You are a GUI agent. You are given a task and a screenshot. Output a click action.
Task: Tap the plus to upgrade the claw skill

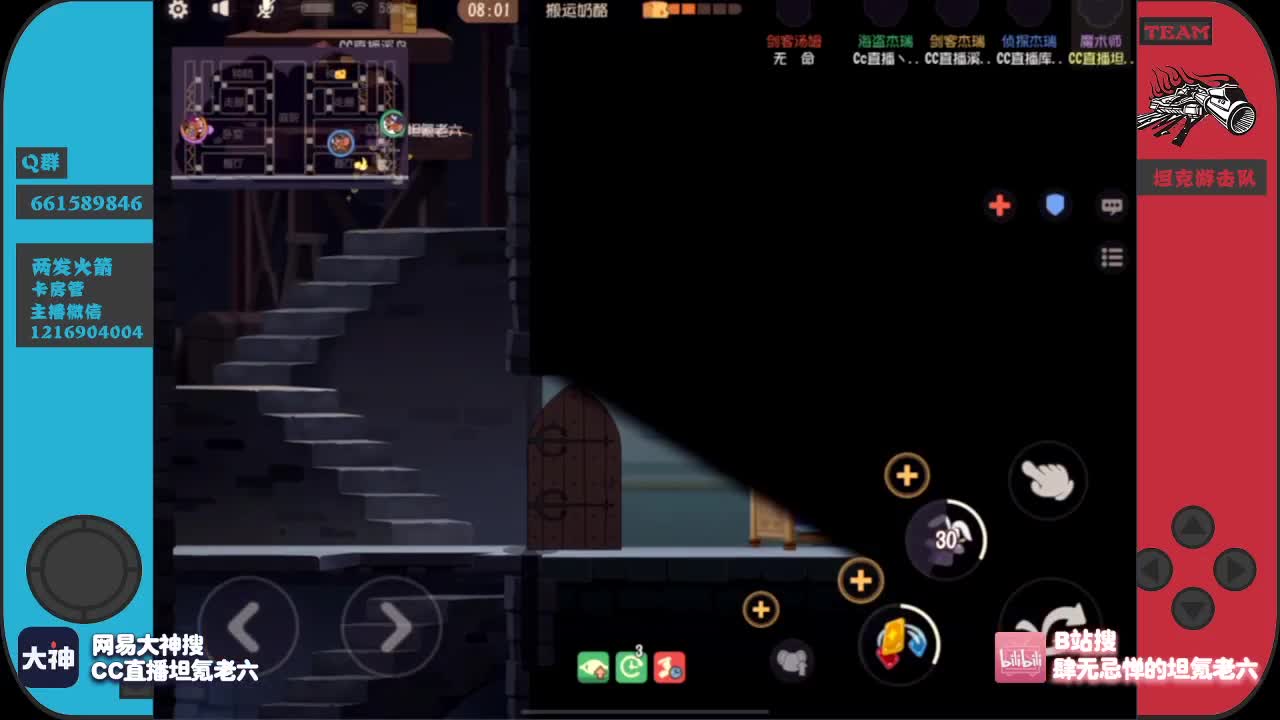point(906,475)
